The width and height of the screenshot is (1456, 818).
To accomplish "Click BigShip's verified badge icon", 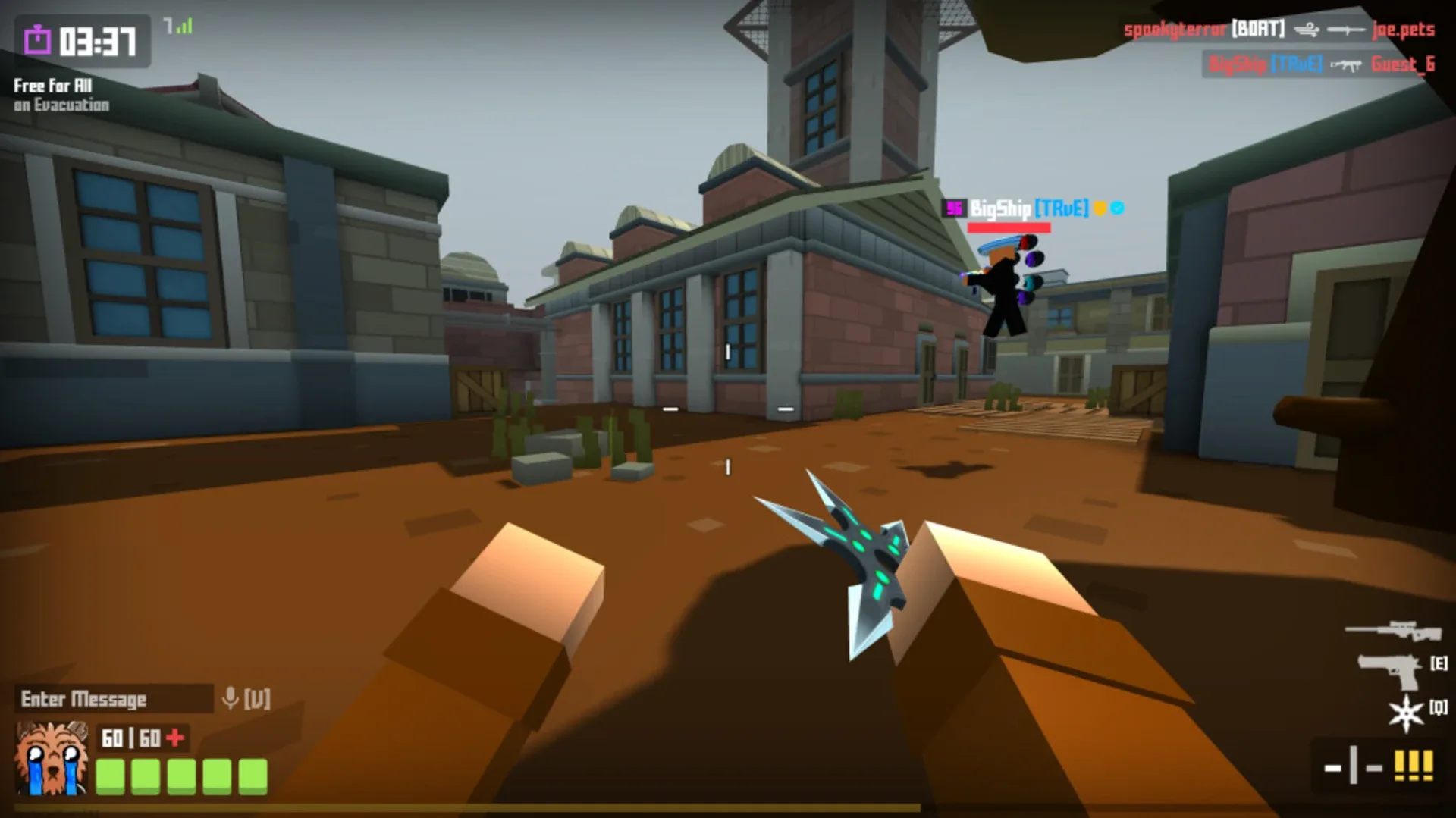I will click(x=1116, y=206).
